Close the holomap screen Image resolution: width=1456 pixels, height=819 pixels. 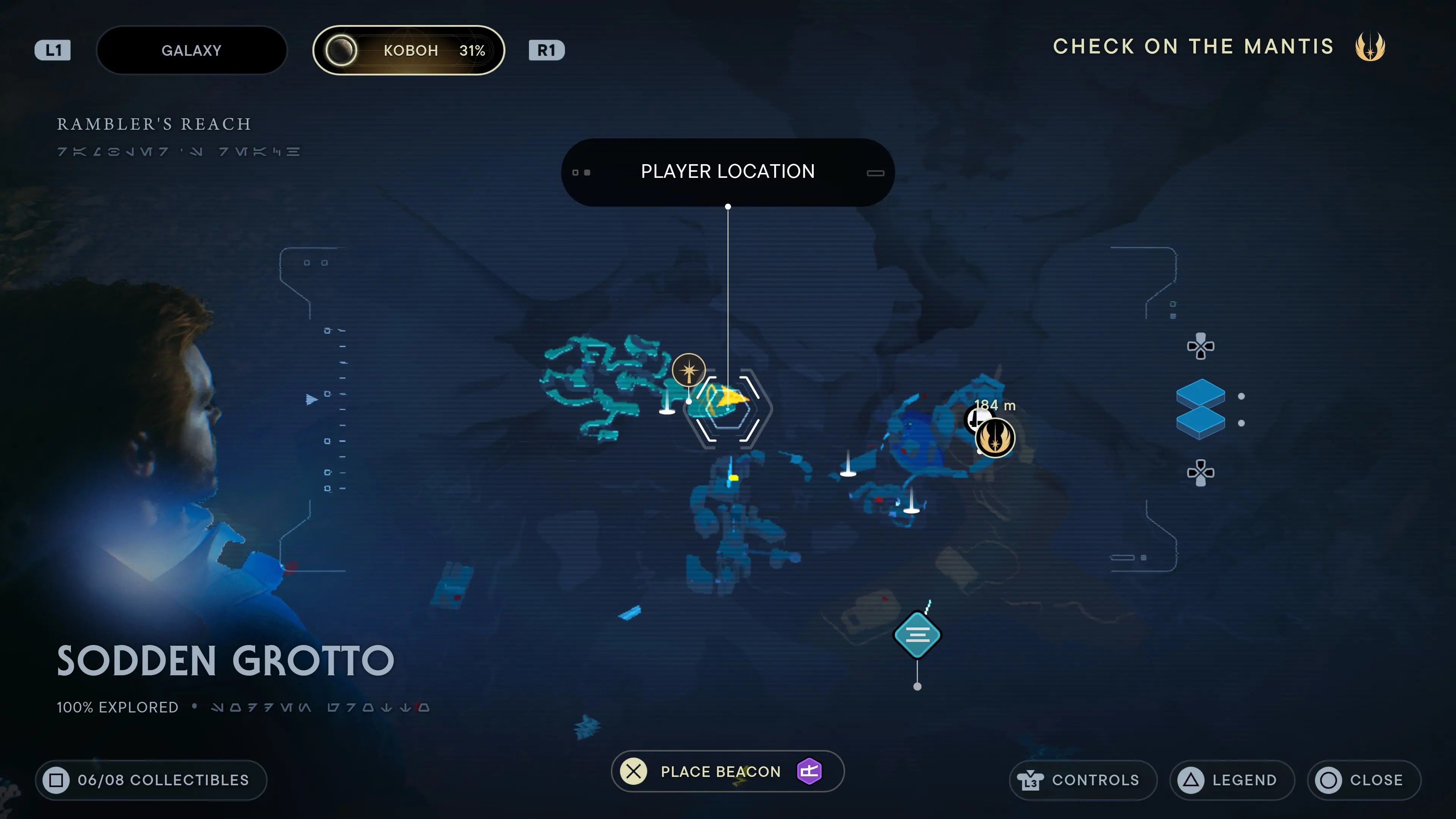tap(1363, 780)
